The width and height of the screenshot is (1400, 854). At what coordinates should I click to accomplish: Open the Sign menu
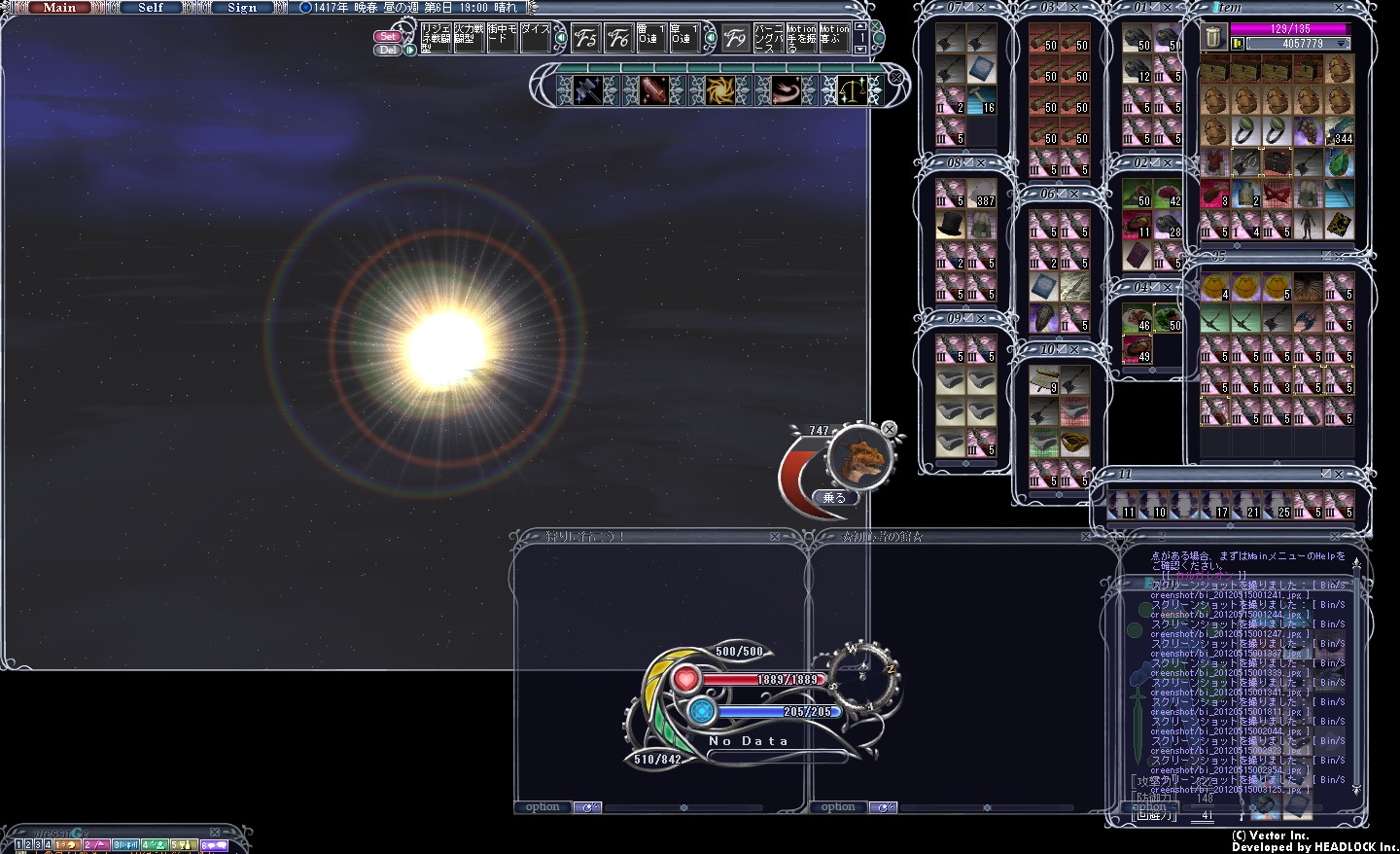click(x=242, y=8)
